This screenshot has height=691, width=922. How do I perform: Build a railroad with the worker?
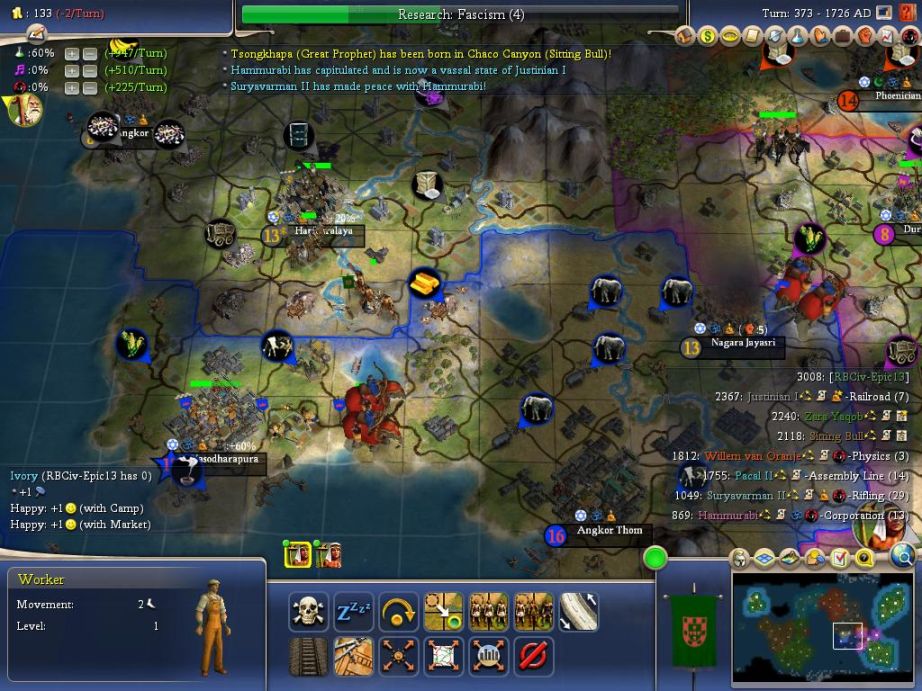308,657
